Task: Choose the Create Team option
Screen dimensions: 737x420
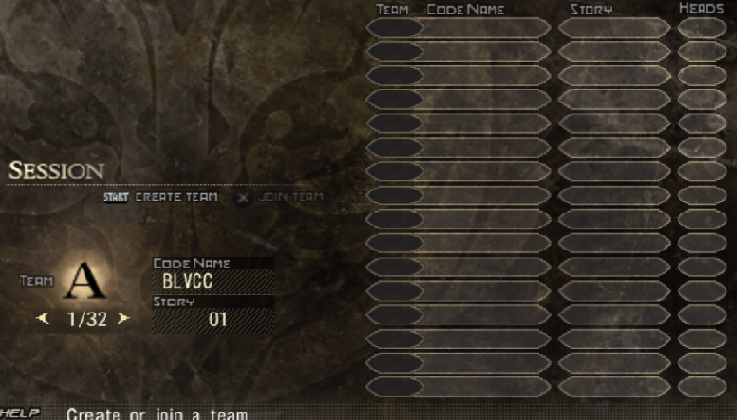Action: click(x=176, y=197)
